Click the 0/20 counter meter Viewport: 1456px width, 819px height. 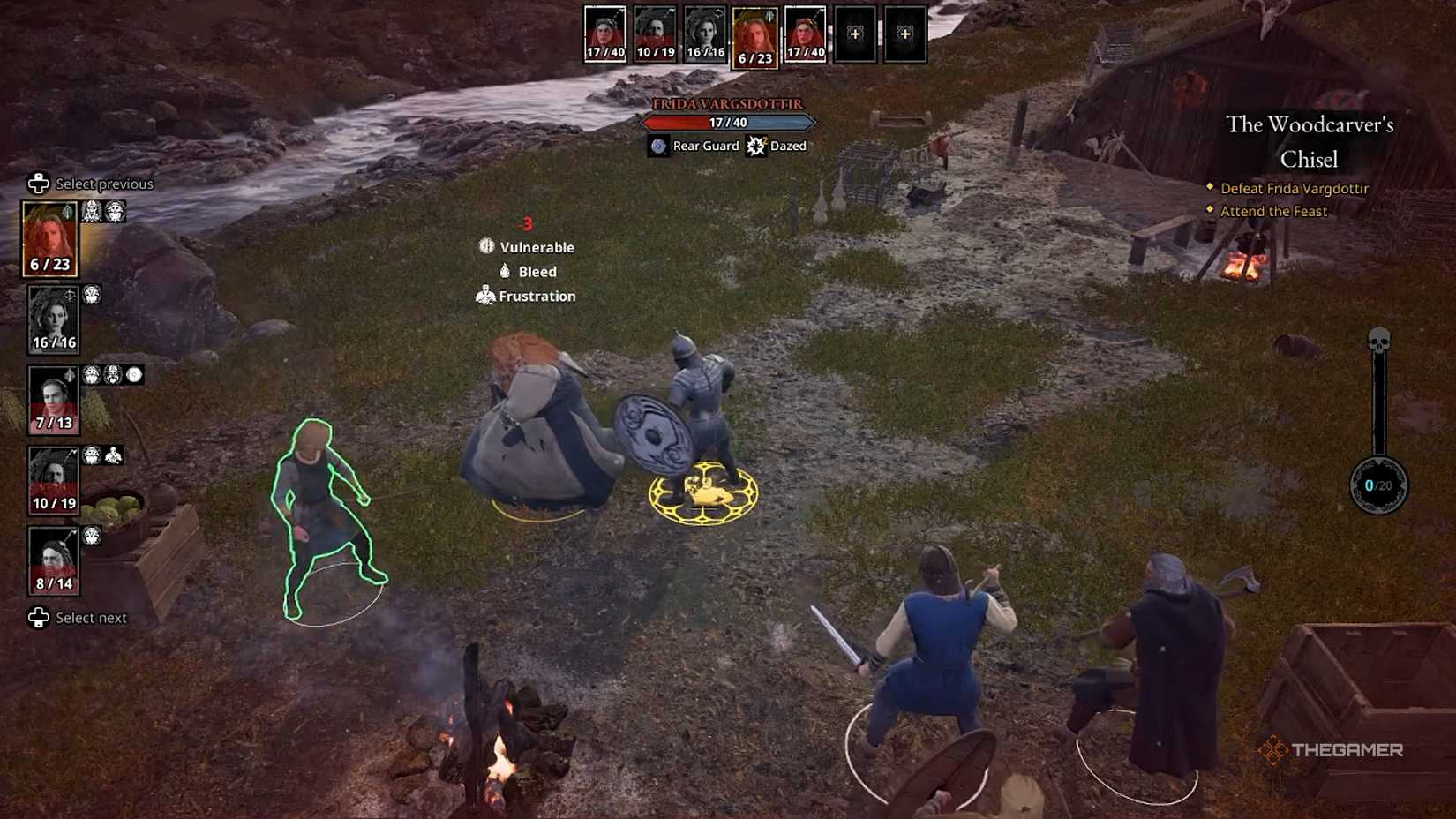coord(1380,484)
